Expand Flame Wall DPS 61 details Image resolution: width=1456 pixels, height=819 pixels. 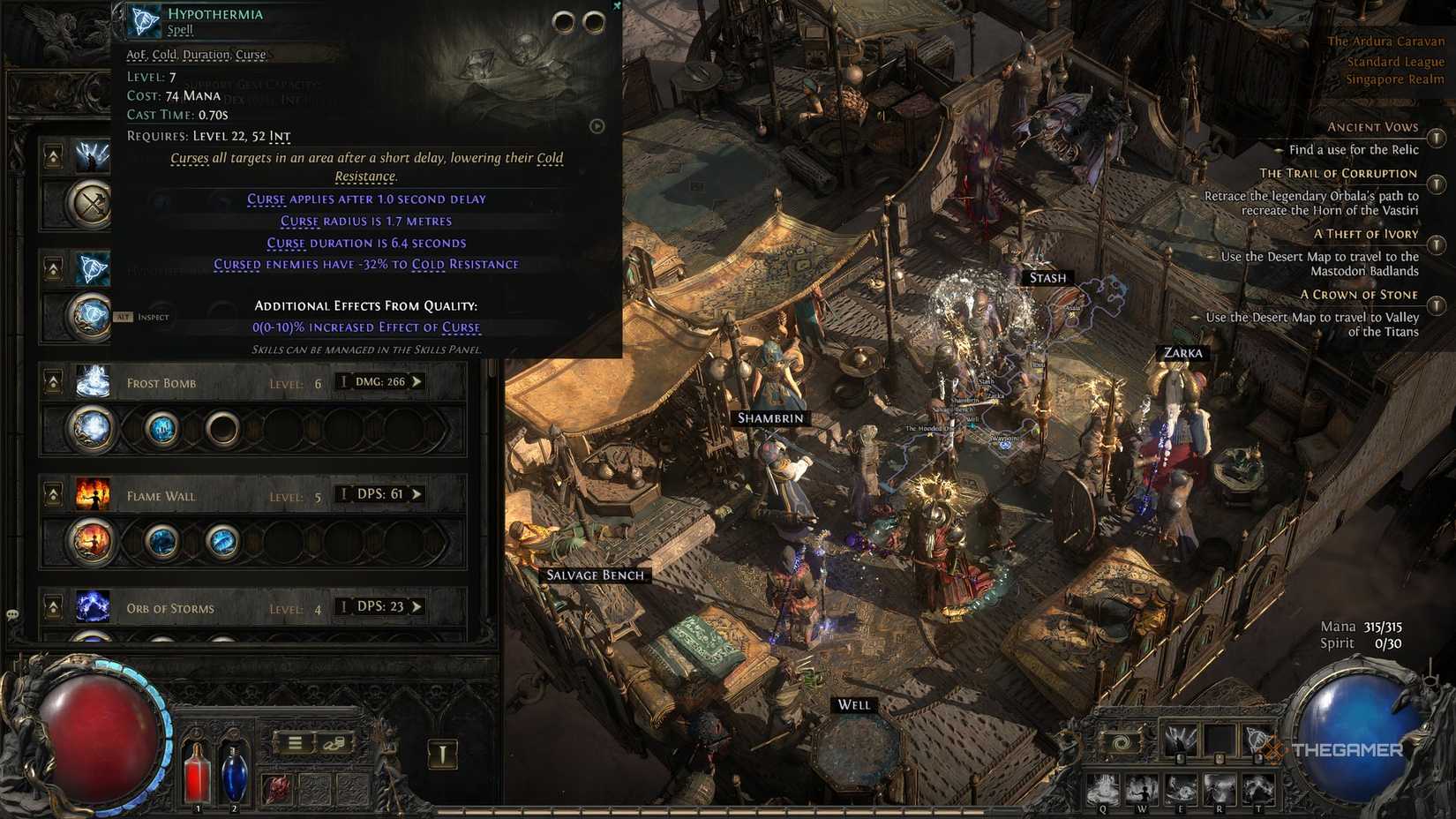pos(417,494)
